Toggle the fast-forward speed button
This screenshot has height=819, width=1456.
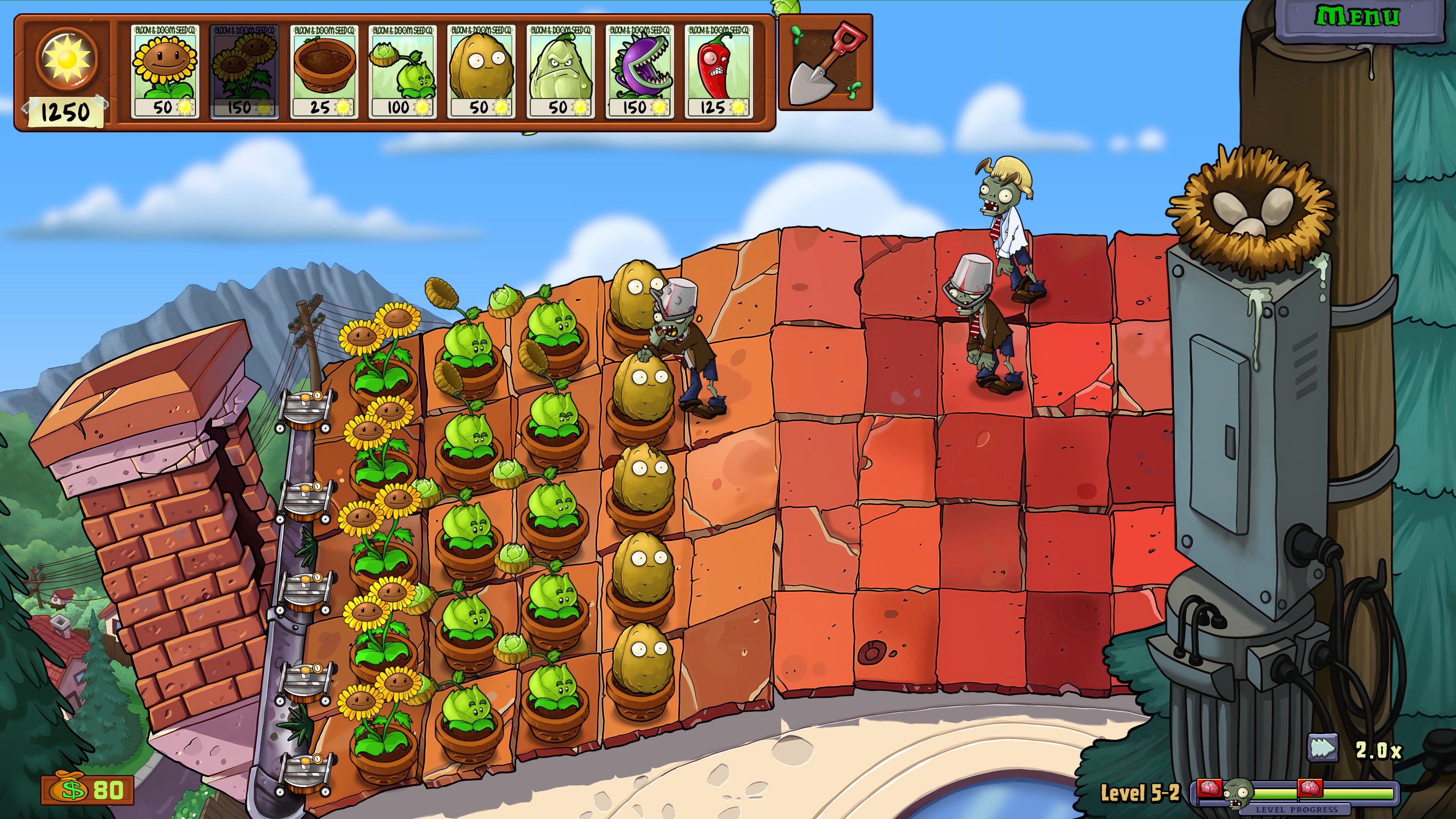(1322, 749)
